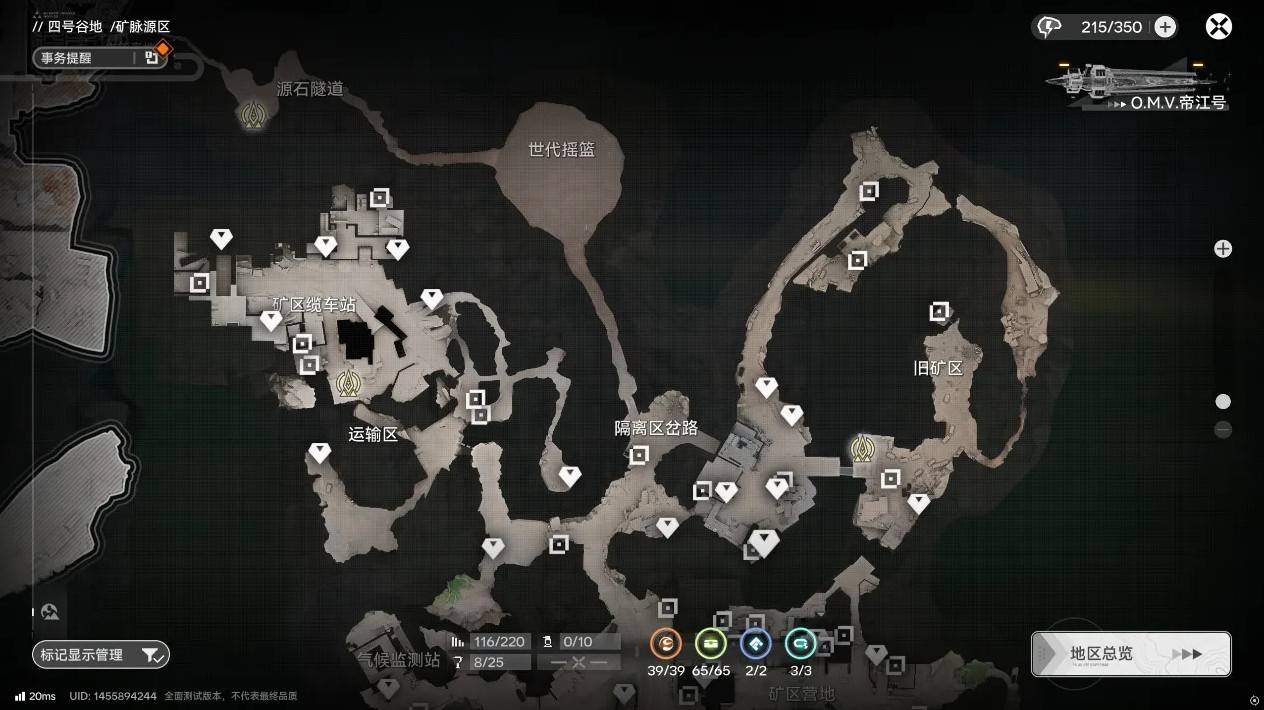Select the 世代摇篮 location label

(561, 150)
